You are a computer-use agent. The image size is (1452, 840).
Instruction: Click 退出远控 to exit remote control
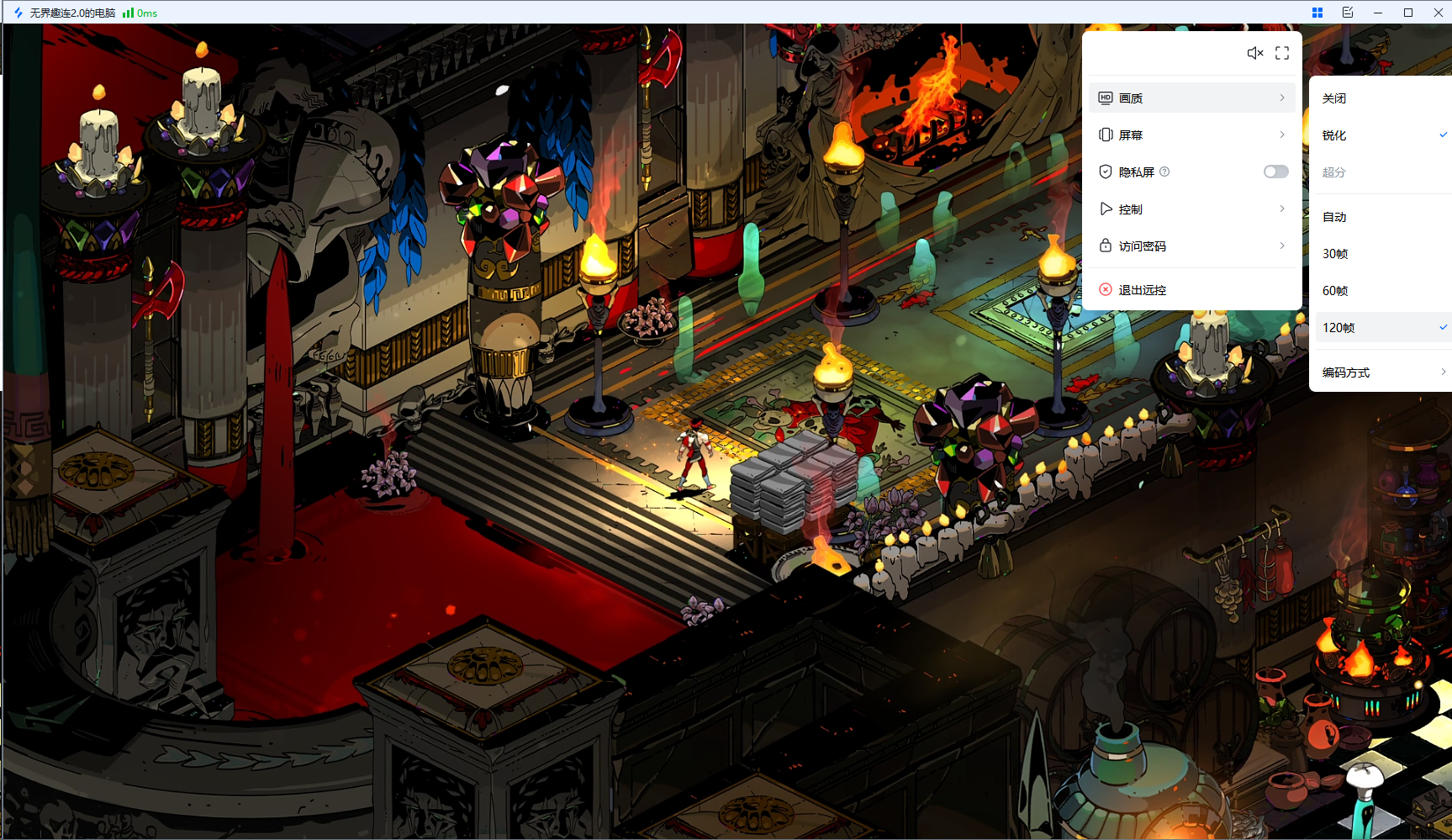click(x=1142, y=290)
